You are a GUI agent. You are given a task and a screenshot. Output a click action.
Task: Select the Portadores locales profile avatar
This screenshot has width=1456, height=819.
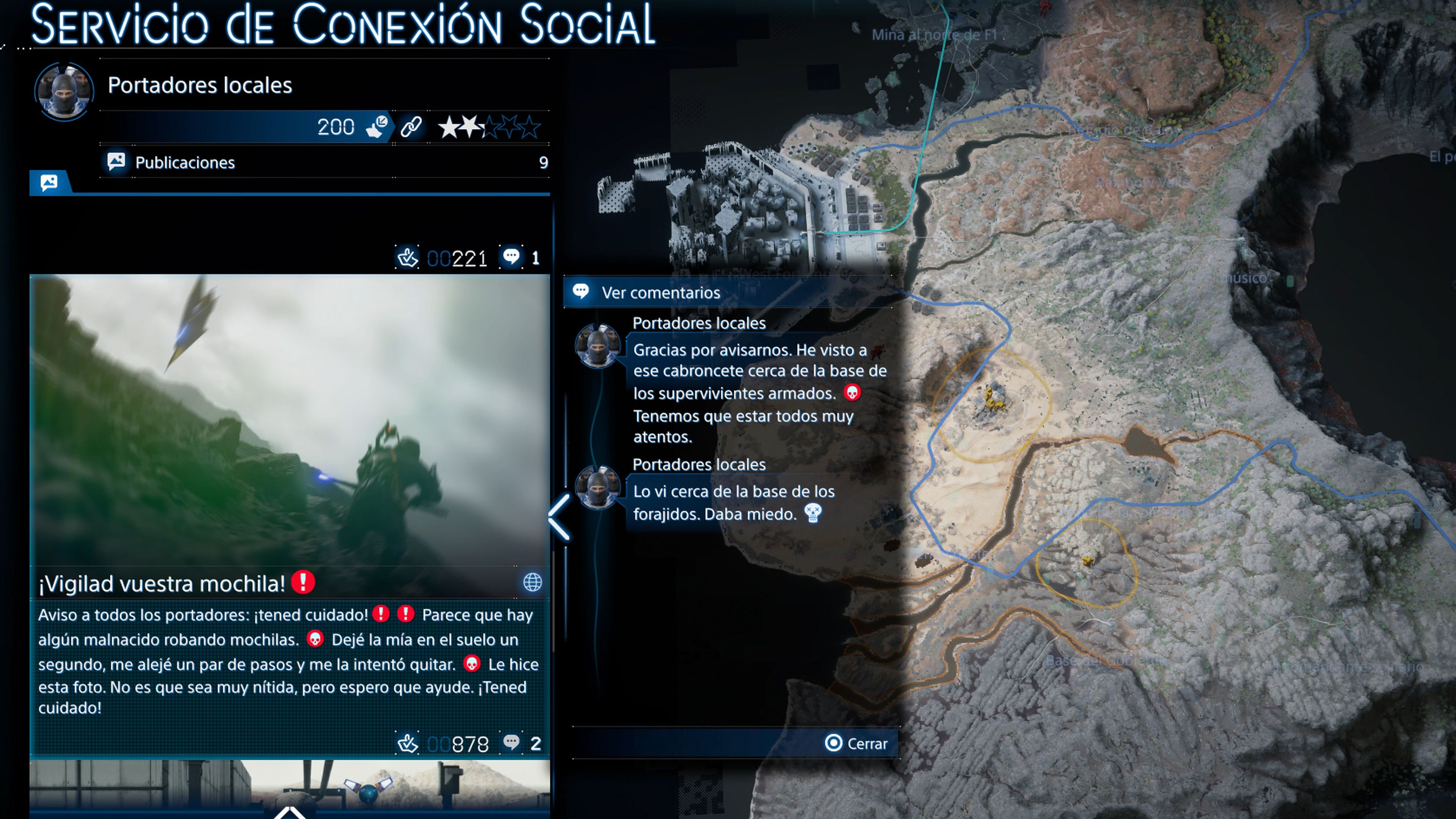point(64,91)
